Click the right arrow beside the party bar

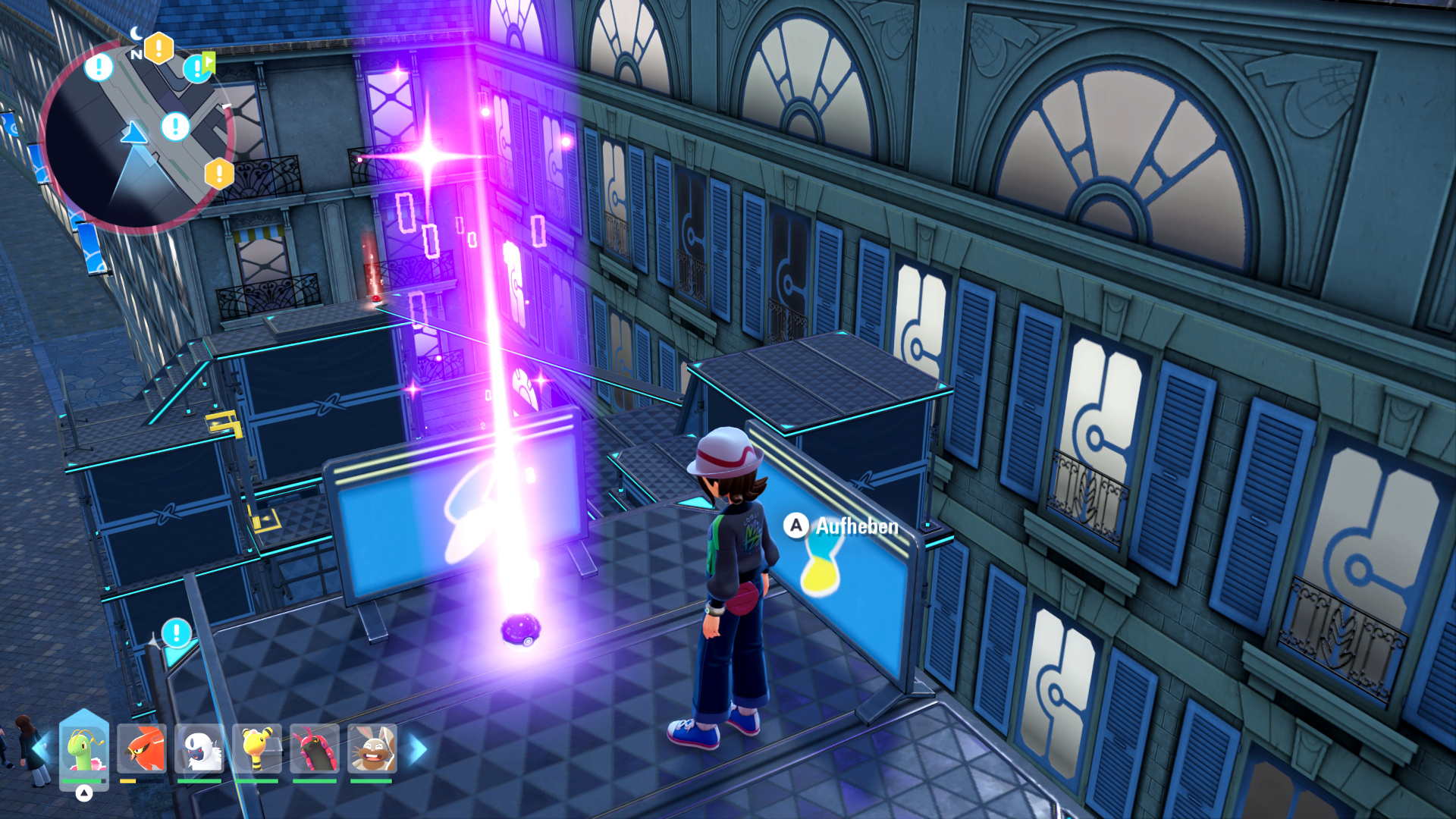point(418,749)
